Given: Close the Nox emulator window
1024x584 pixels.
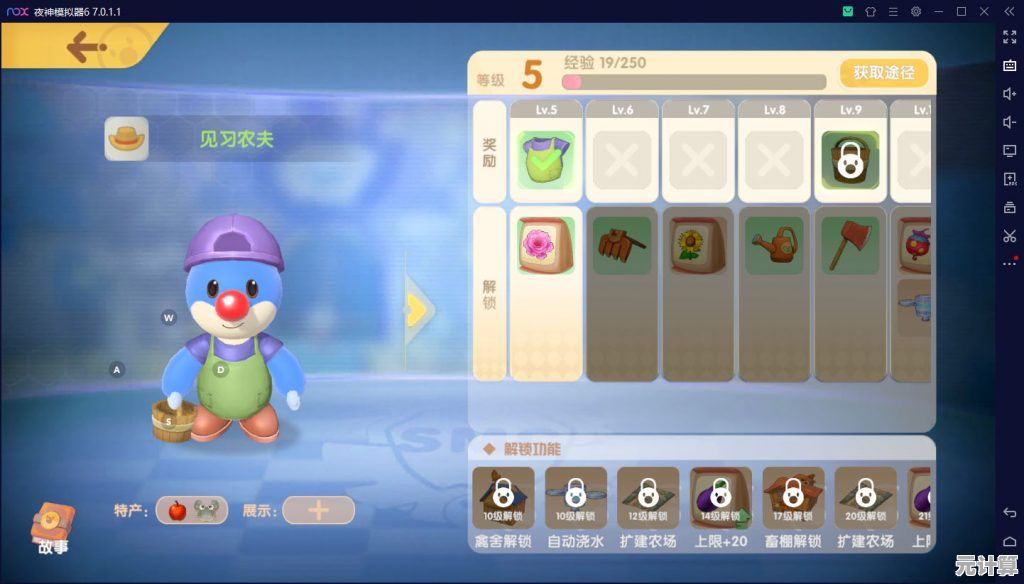Looking at the screenshot, I should (983, 11).
